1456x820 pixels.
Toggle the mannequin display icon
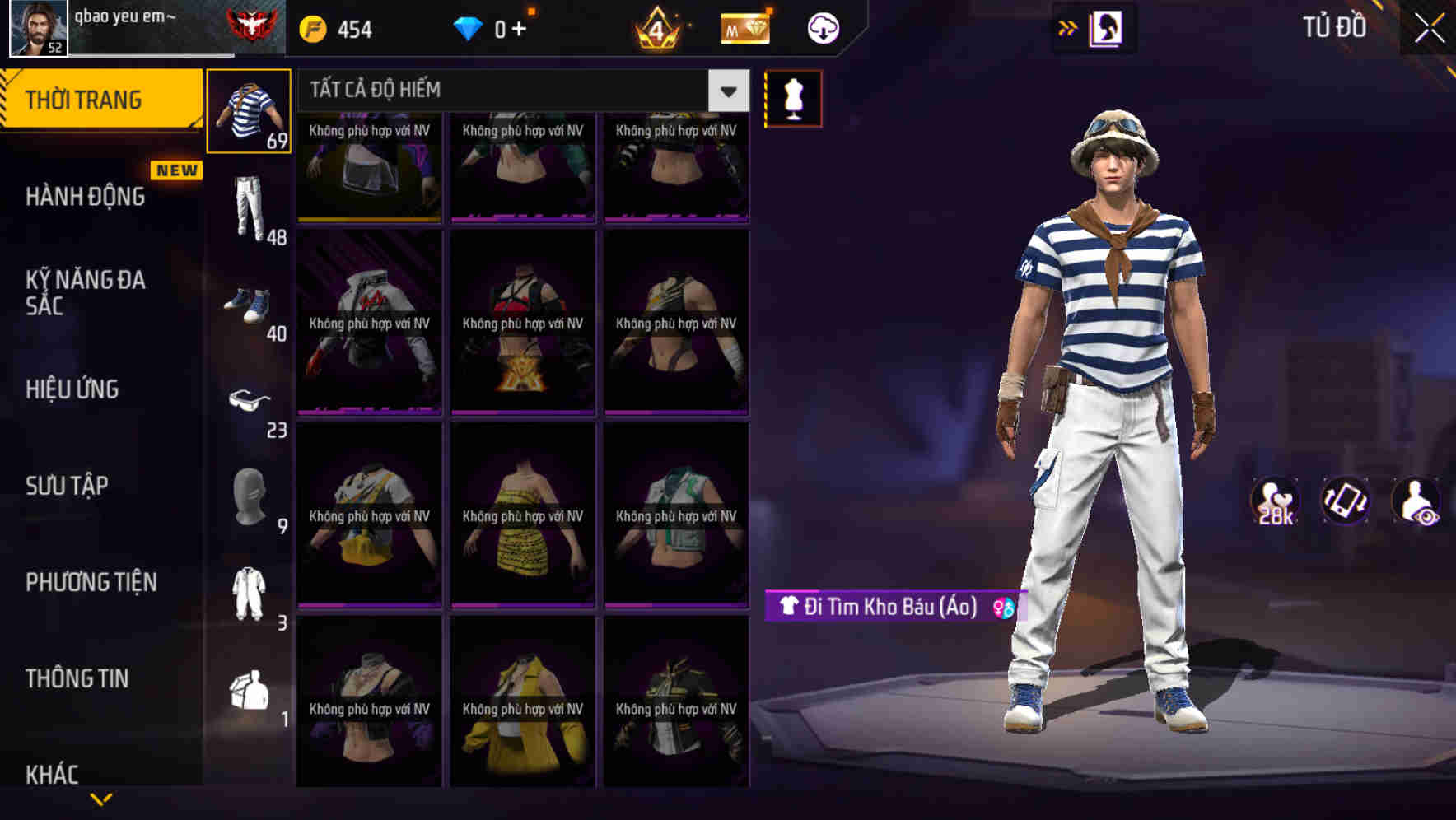(792, 98)
